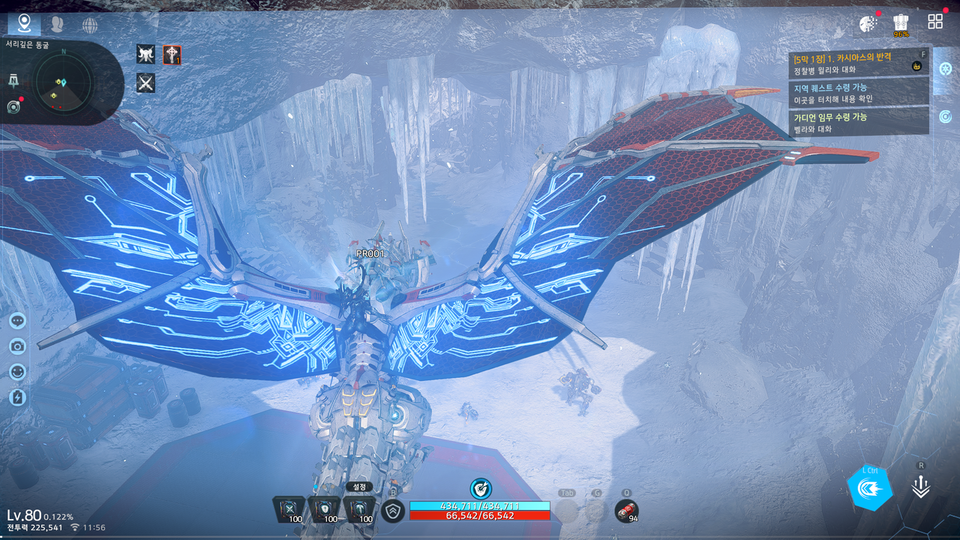Viewport: 960px width, 540px height.
Task: Use the red potion consumable slot
Action: coord(627,511)
